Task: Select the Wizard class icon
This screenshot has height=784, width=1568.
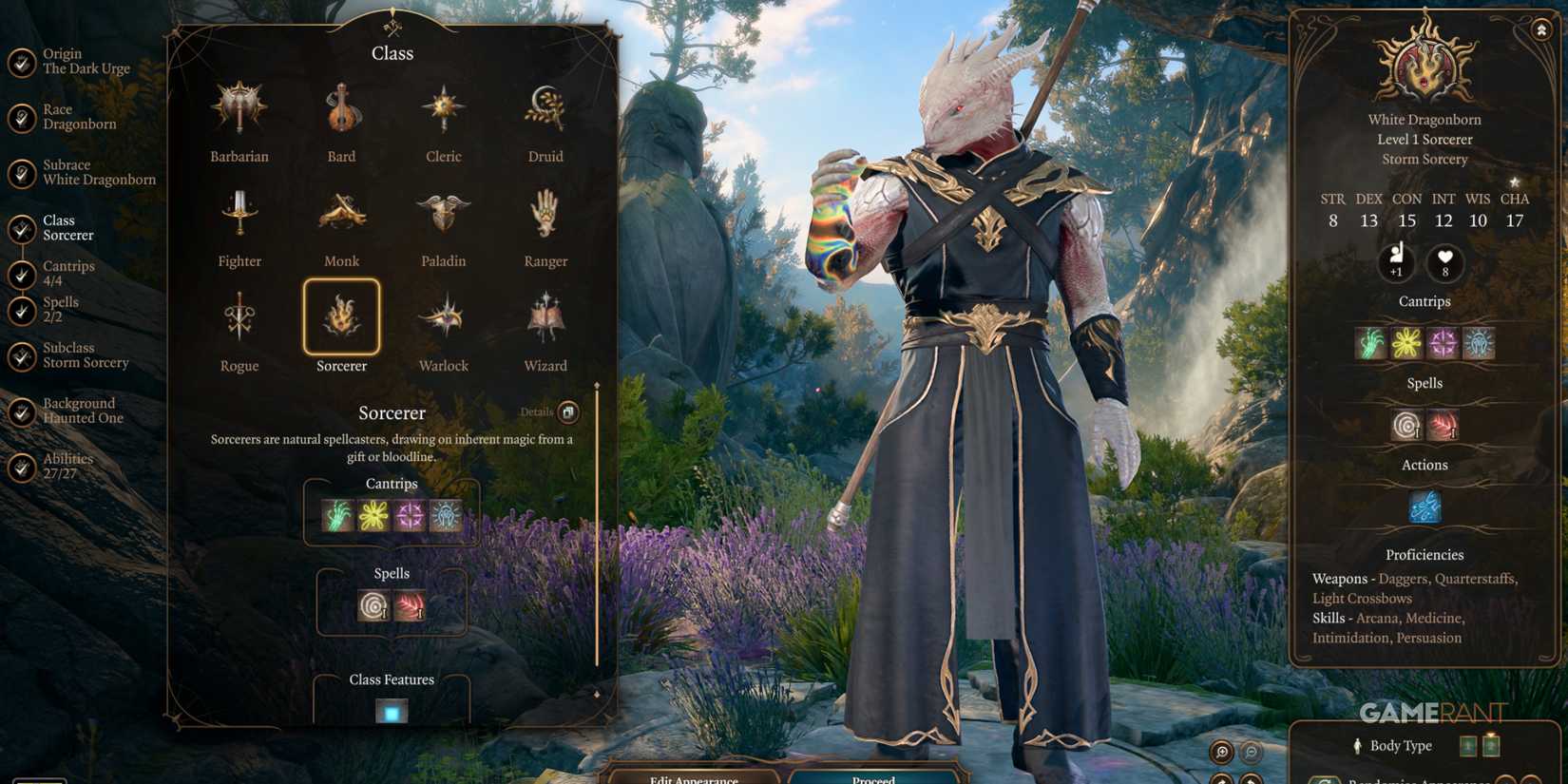Action: [x=545, y=314]
